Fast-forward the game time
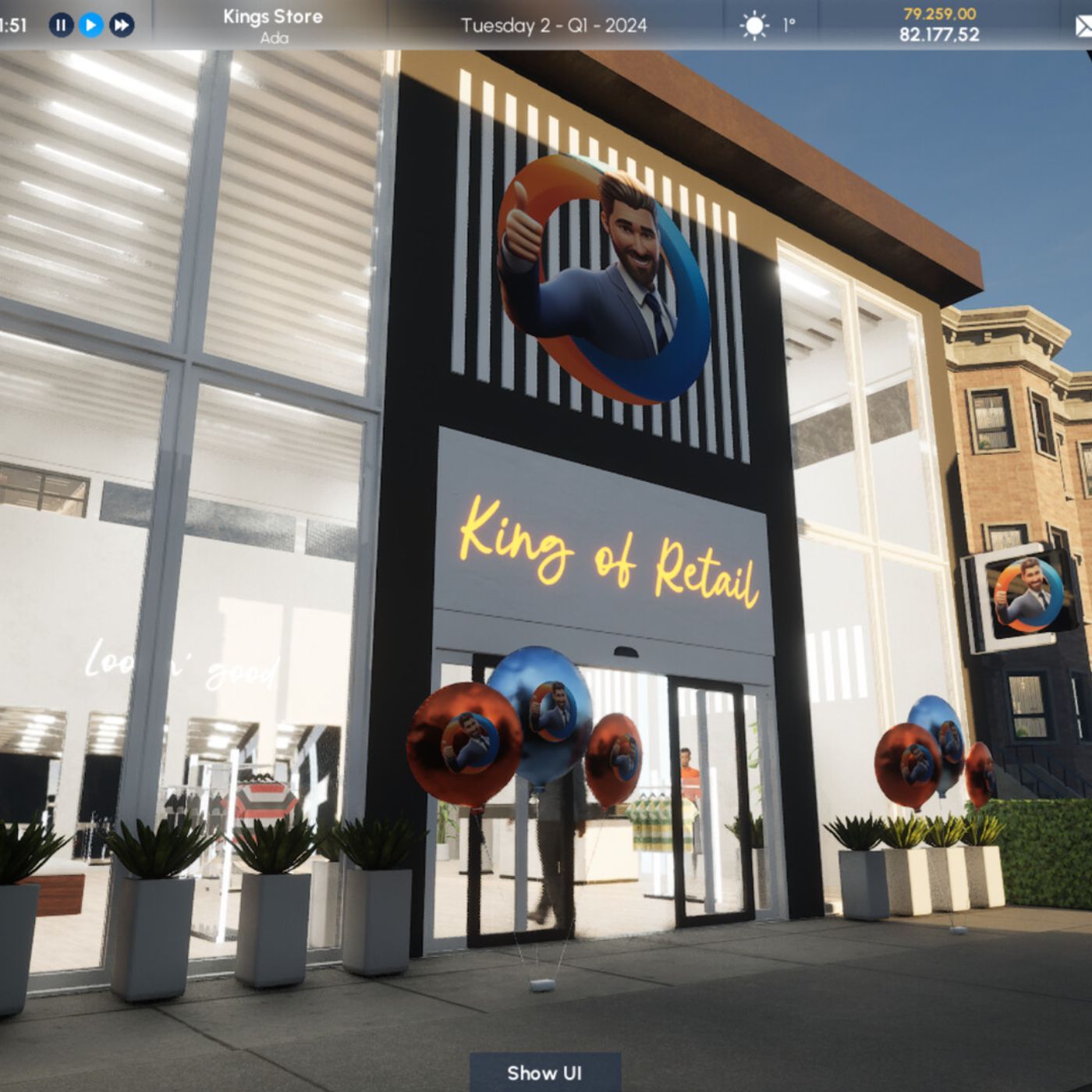The height and width of the screenshot is (1092, 1092). 122,26
